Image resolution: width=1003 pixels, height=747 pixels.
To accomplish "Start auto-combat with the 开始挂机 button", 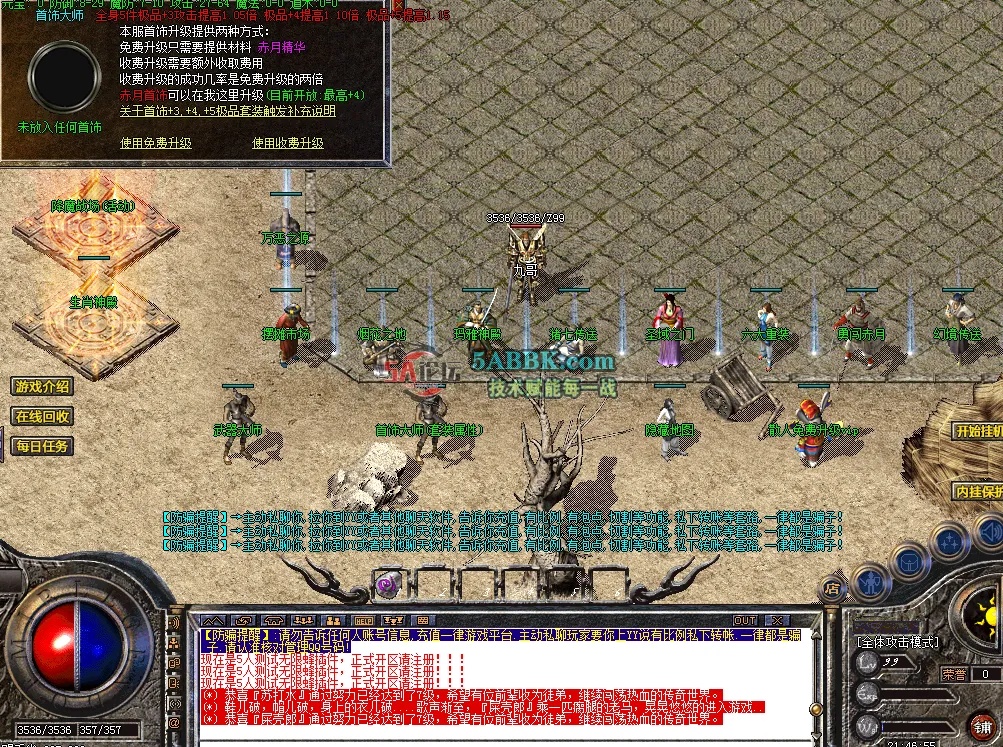I will pyautogui.click(x=977, y=431).
